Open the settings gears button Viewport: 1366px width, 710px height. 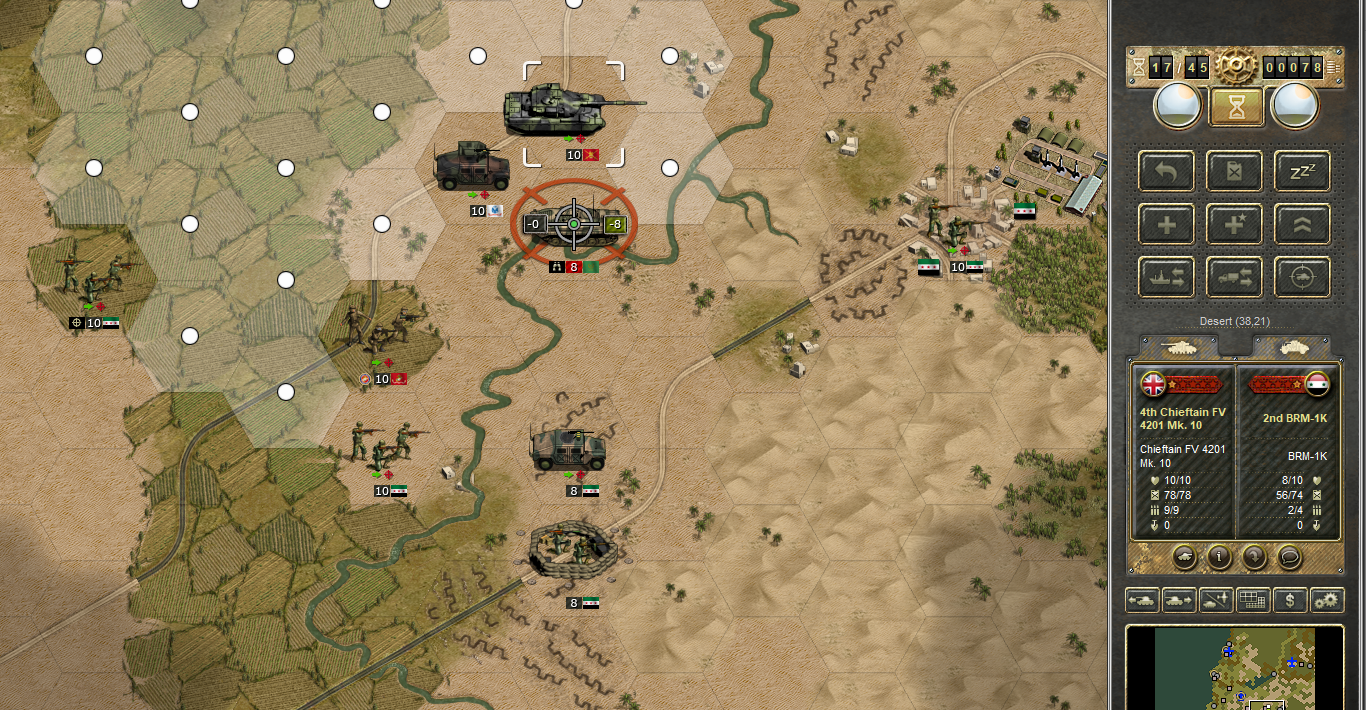pyautogui.click(x=1327, y=600)
